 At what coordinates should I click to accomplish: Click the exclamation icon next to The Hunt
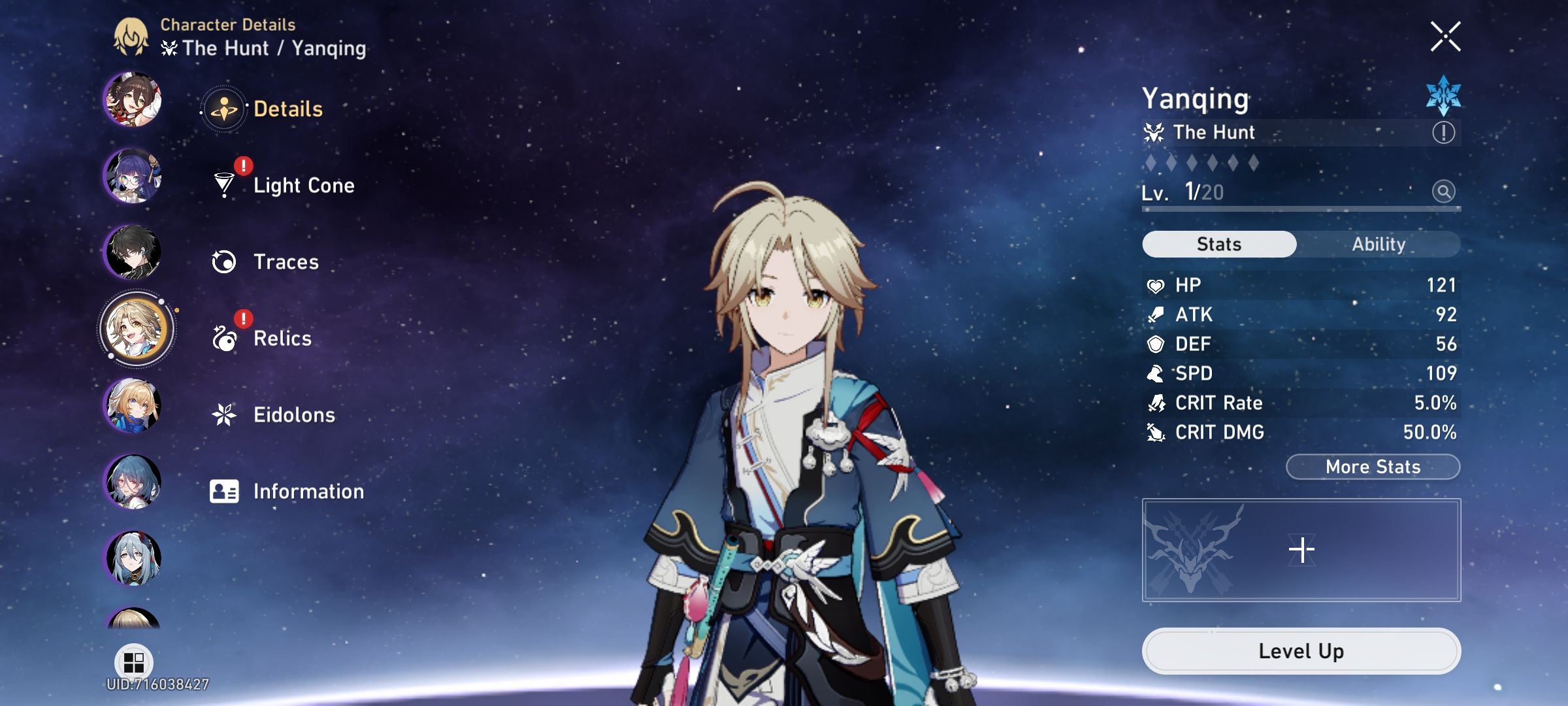point(1443,131)
